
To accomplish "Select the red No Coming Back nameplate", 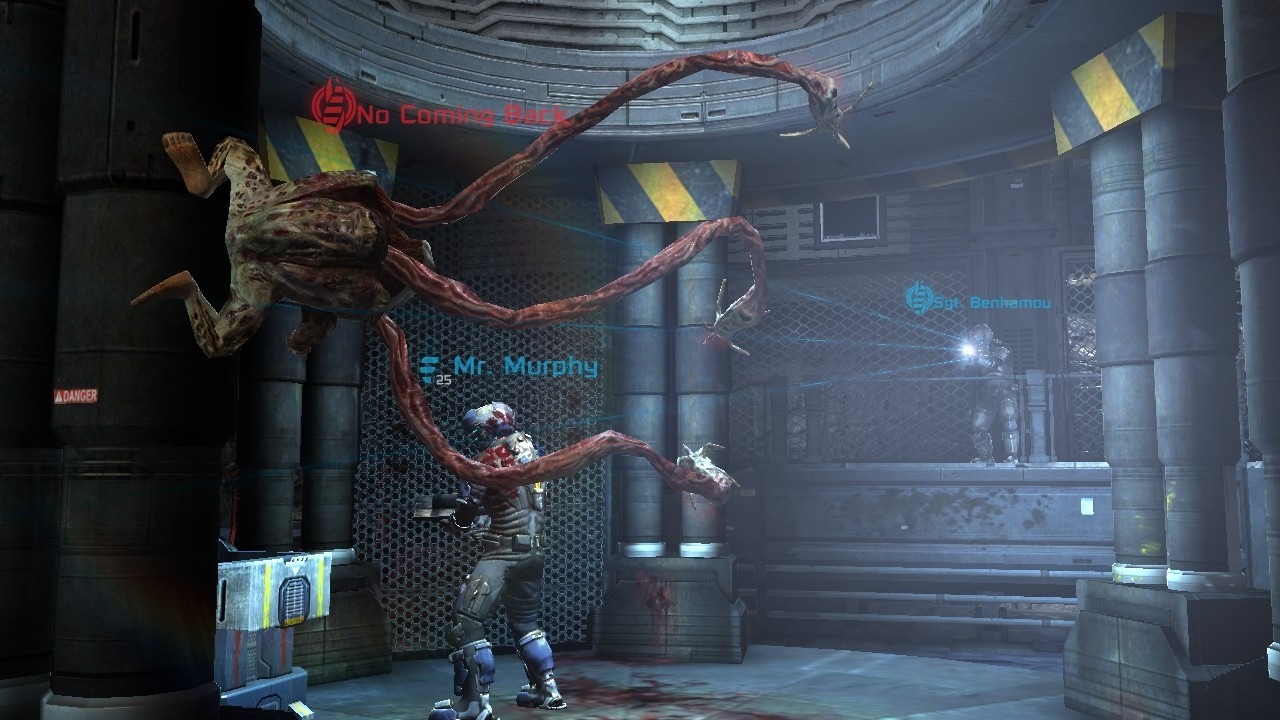I will [440, 113].
